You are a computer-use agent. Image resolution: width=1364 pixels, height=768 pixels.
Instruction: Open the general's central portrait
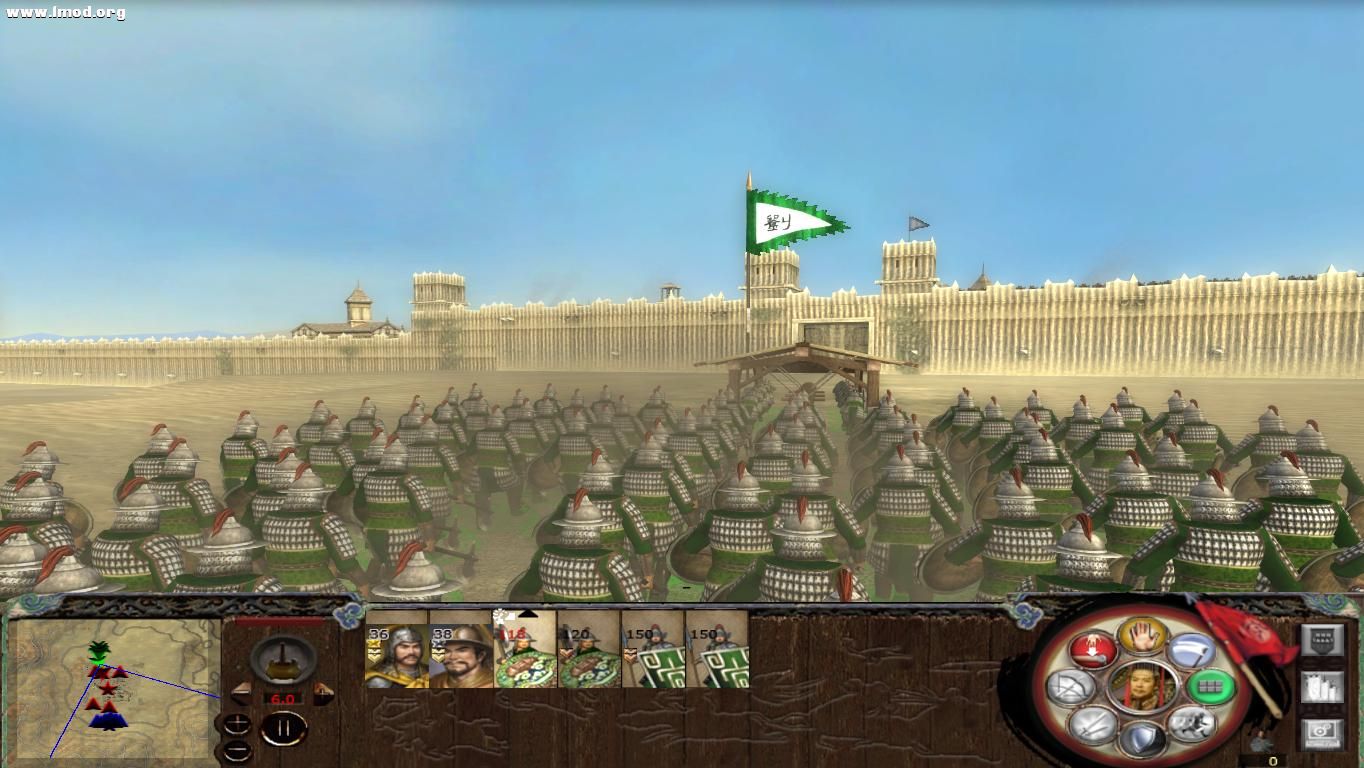coord(1142,687)
